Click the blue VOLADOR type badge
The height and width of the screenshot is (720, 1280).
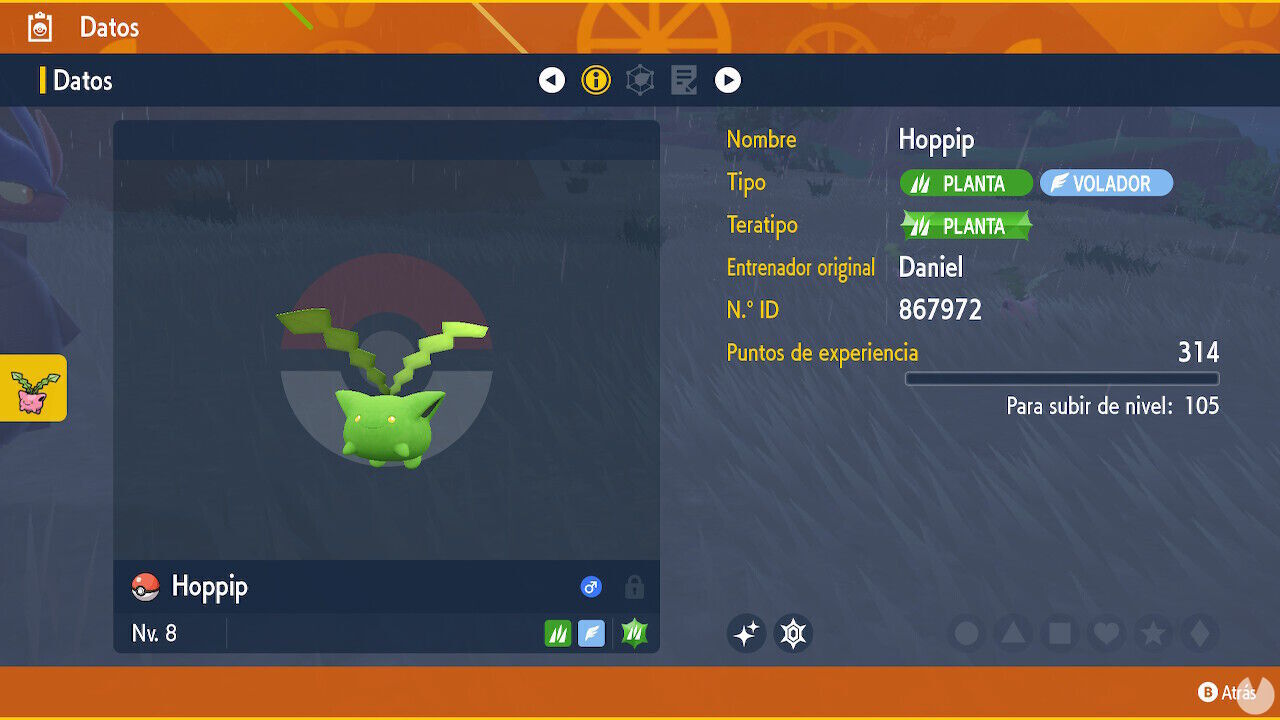tap(1106, 183)
